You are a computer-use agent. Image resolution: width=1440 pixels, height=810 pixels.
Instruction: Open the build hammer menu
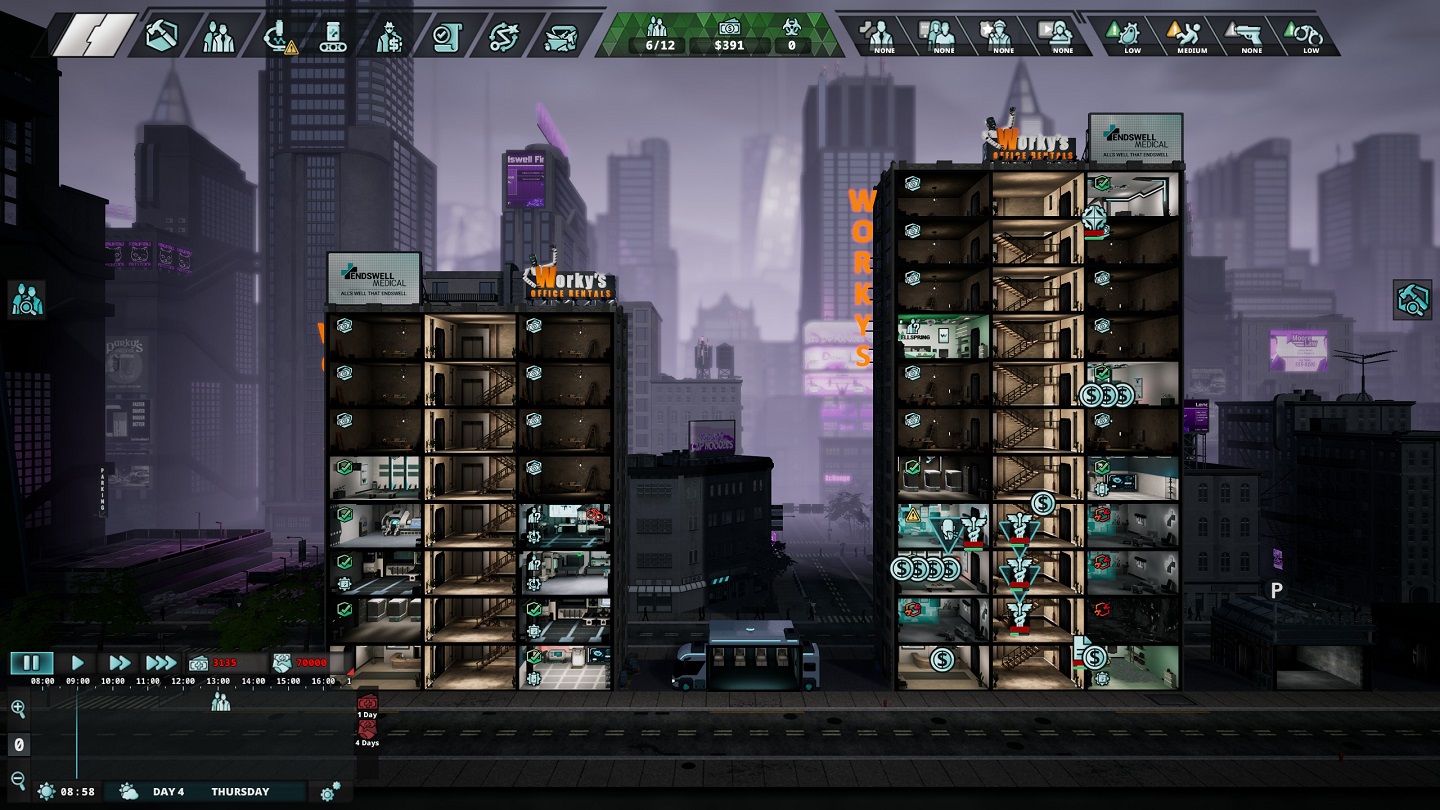pos(162,36)
